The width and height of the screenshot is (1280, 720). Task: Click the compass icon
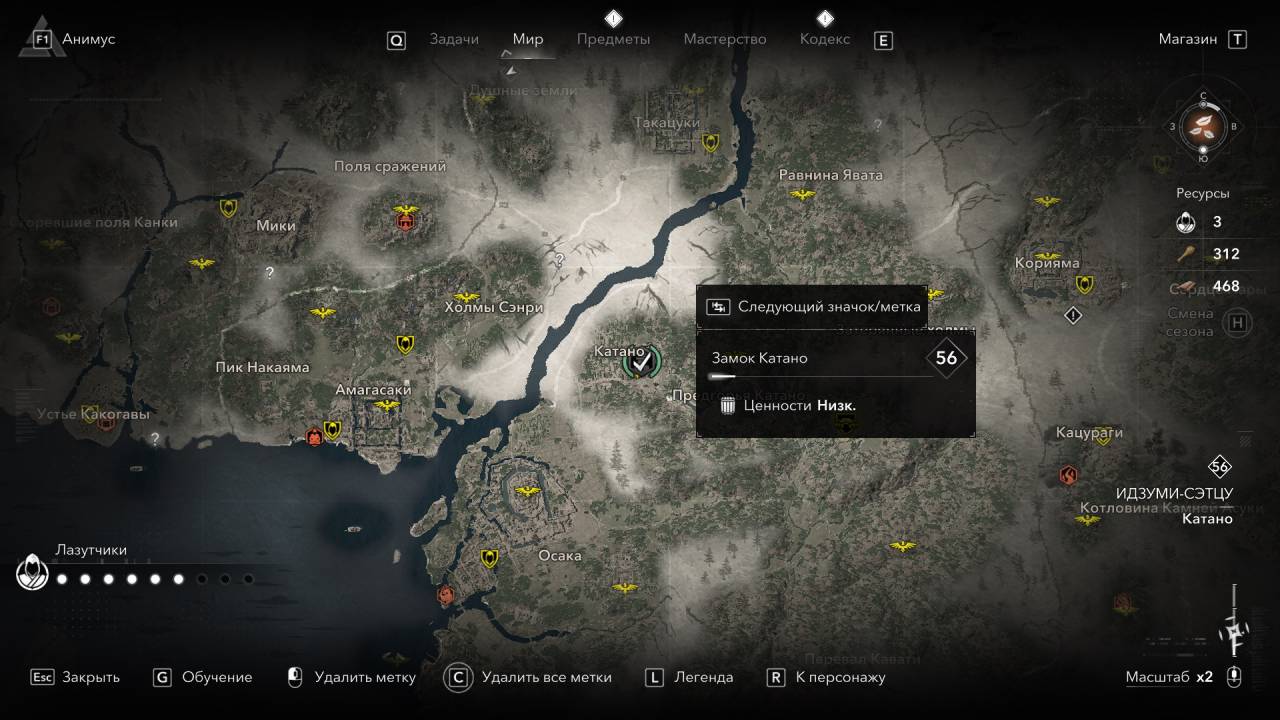[x=1203, y=126]
